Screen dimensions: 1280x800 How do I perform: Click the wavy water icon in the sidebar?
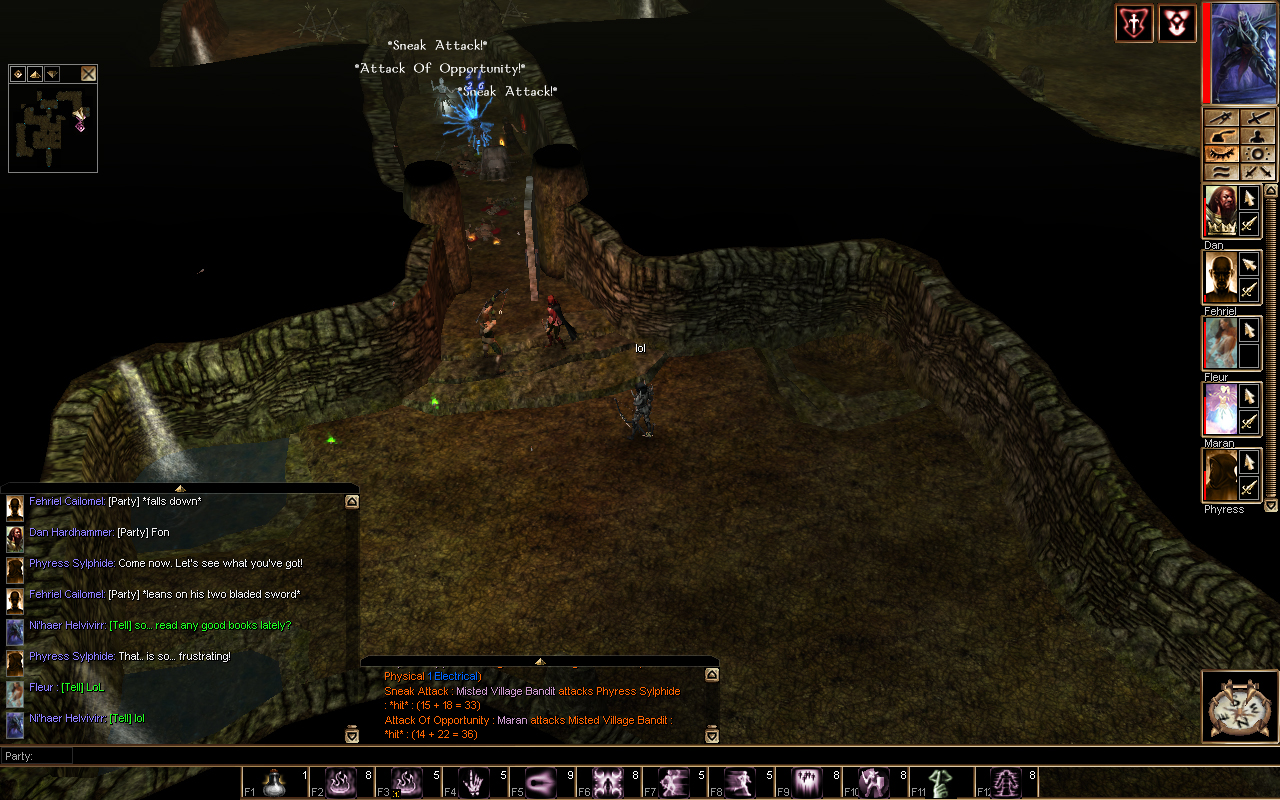coord(1222,171)
